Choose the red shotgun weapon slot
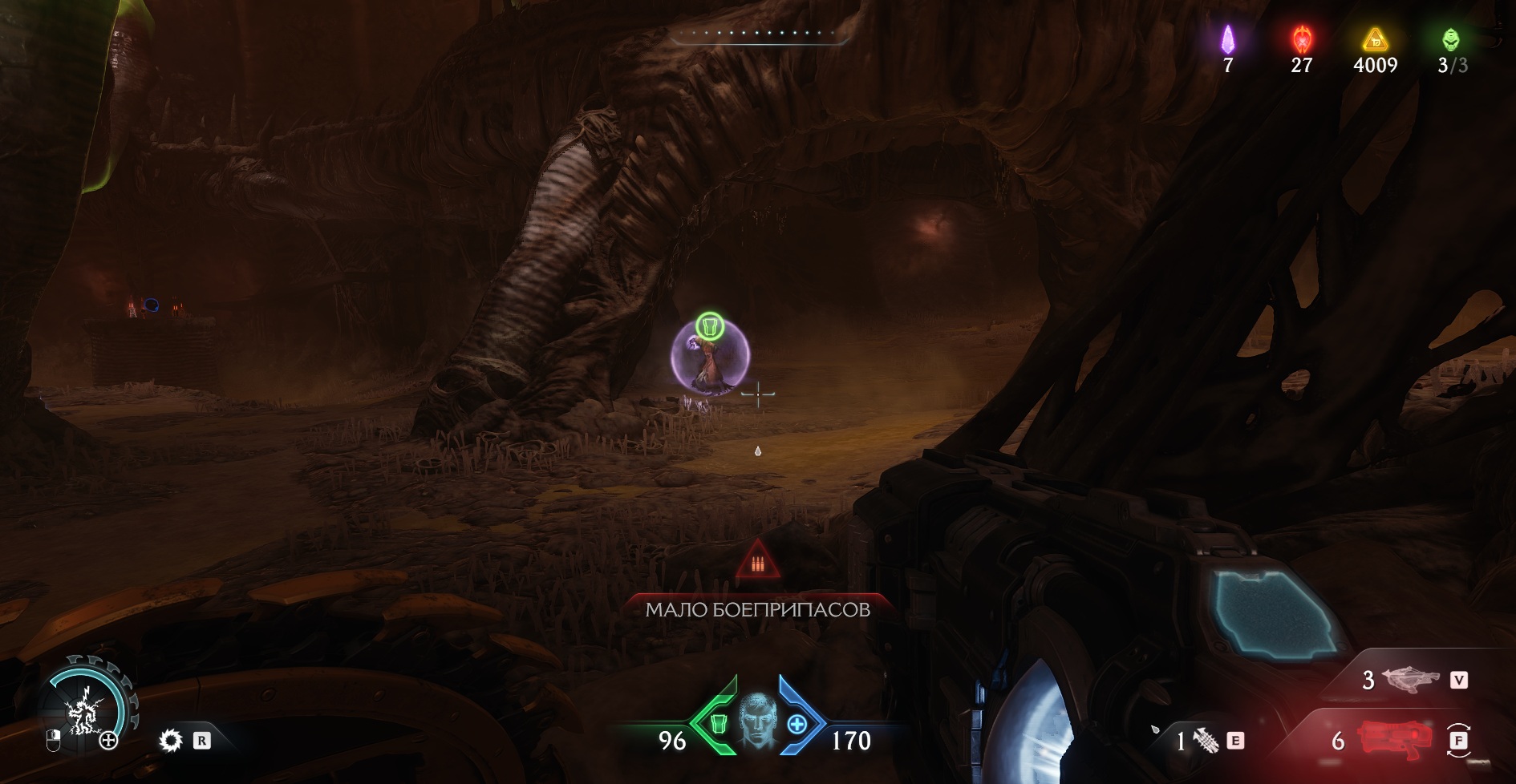Viewport: 1516px width, 784px height. tap(1394, 738)
